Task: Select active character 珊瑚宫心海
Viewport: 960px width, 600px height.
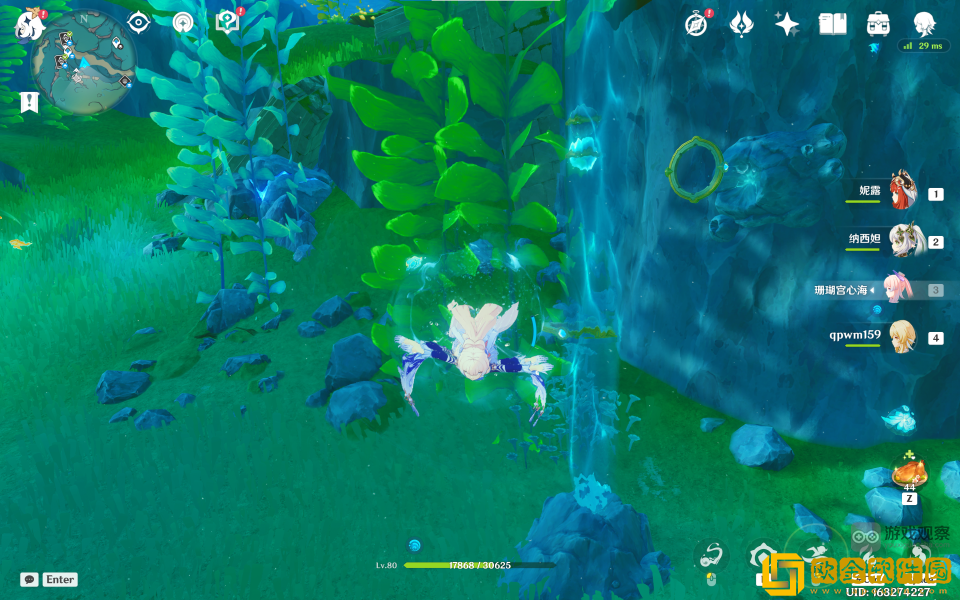Action: (897, 289)
